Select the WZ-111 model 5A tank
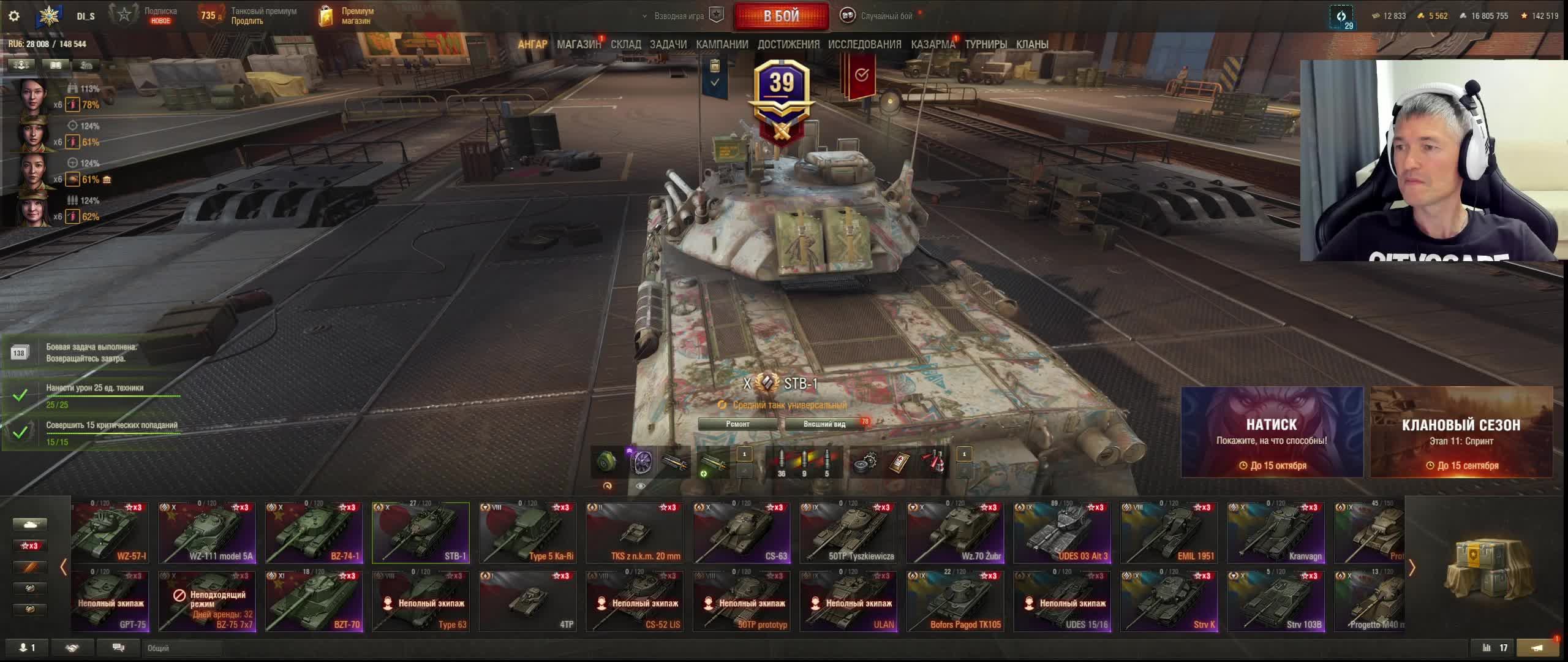The height and width of the screenshot is (662, 1568). pyautogui.click(x=207, y=533)
